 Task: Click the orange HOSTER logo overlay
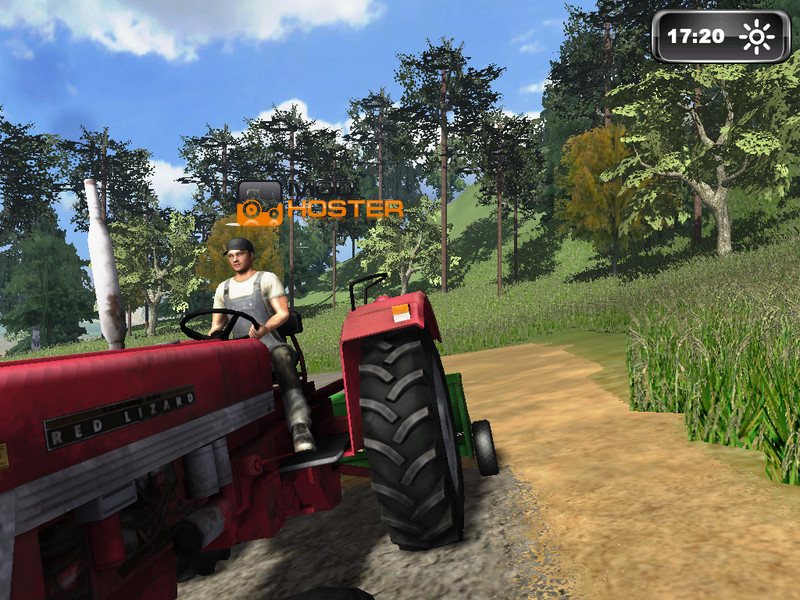tap(320, 208)
